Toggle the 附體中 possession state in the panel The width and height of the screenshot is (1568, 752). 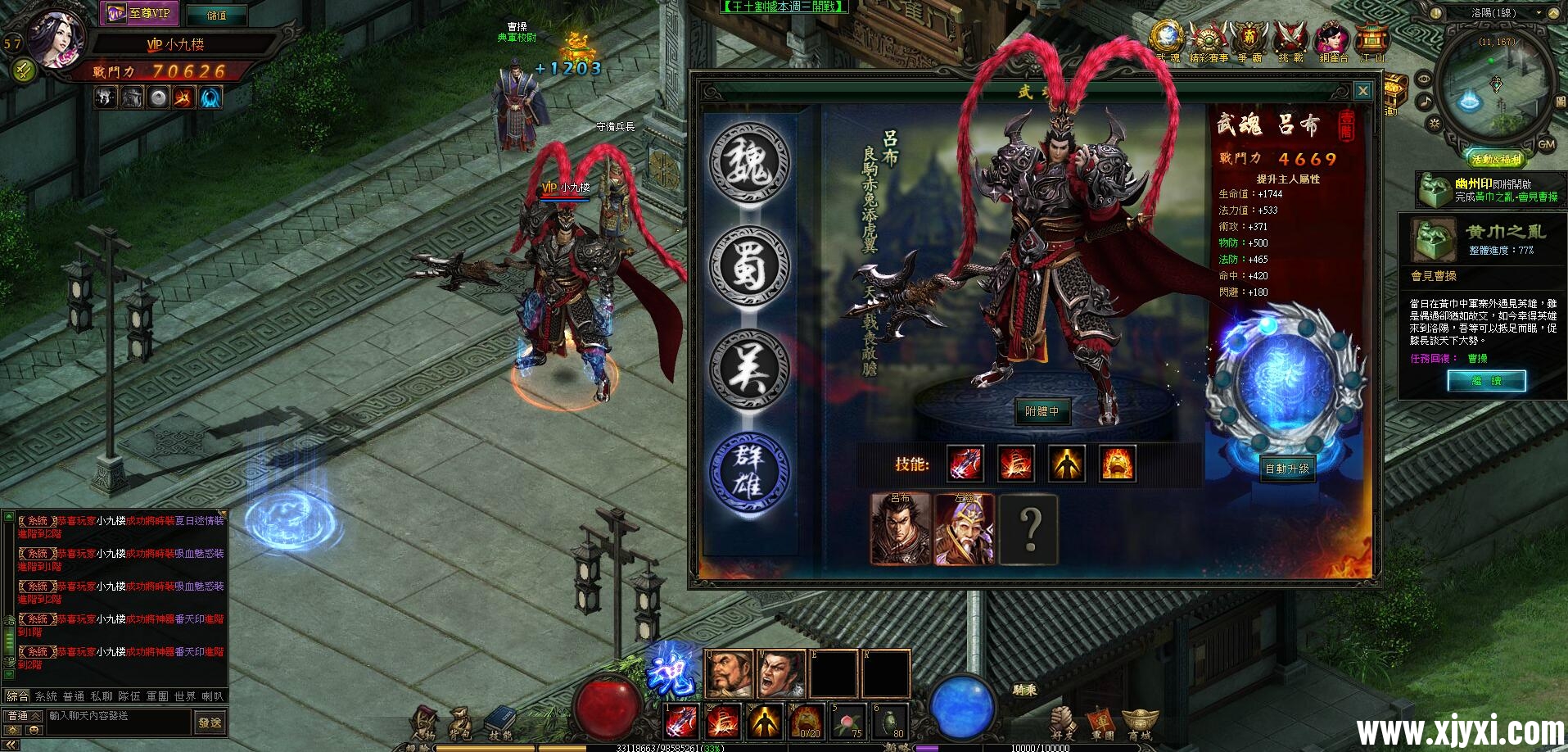1045,412
